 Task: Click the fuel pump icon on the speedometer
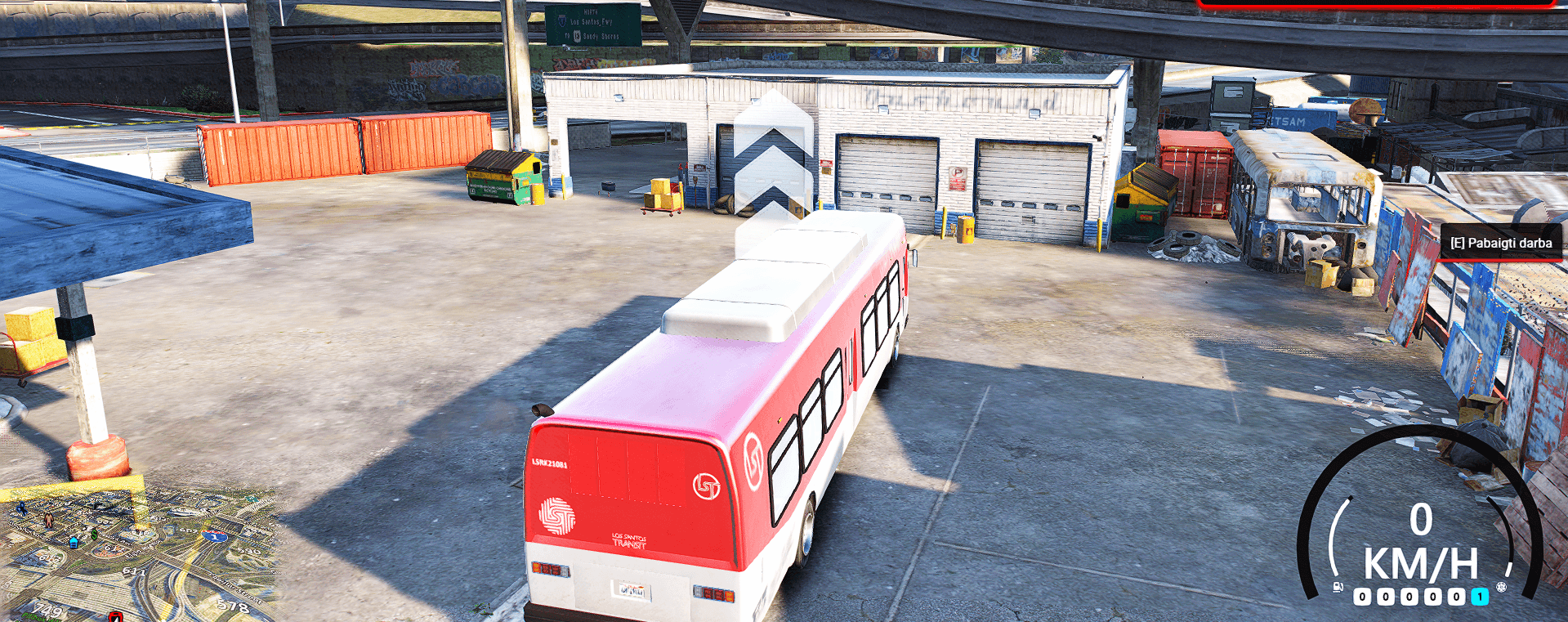[x=1338, y=587]
